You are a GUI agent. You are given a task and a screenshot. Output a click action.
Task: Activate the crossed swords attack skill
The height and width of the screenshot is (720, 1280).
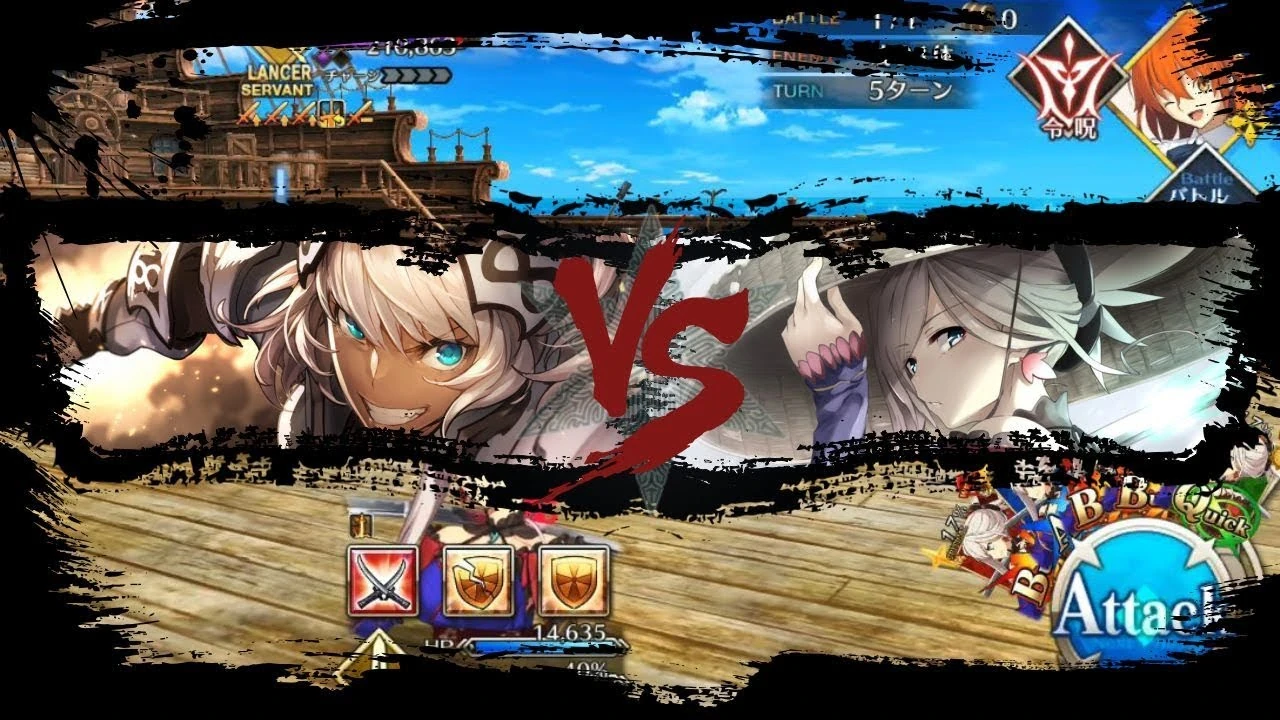point(384,580)
